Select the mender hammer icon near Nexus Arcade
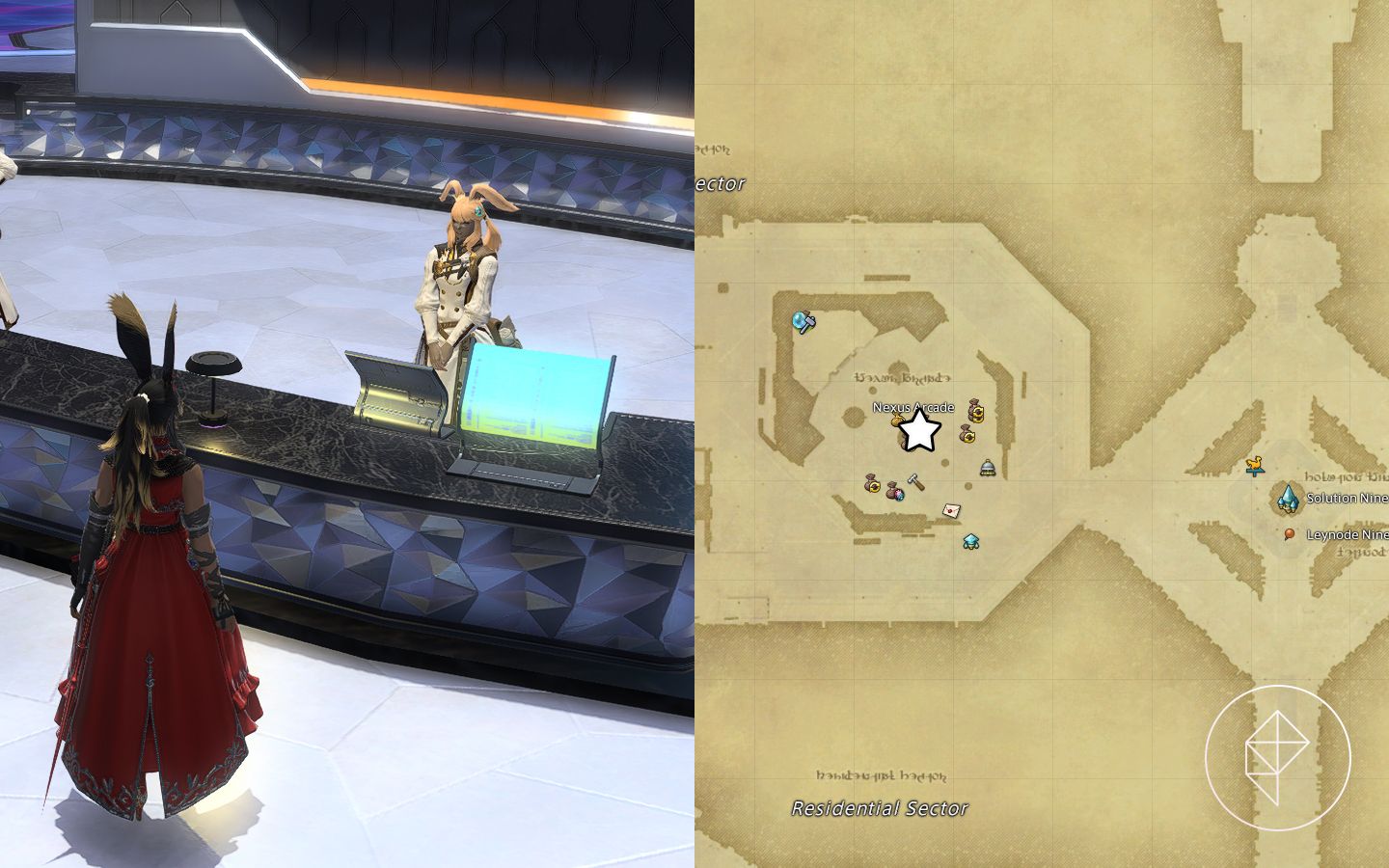Viewport: 1389px width, 868px height. pos(915,481)
